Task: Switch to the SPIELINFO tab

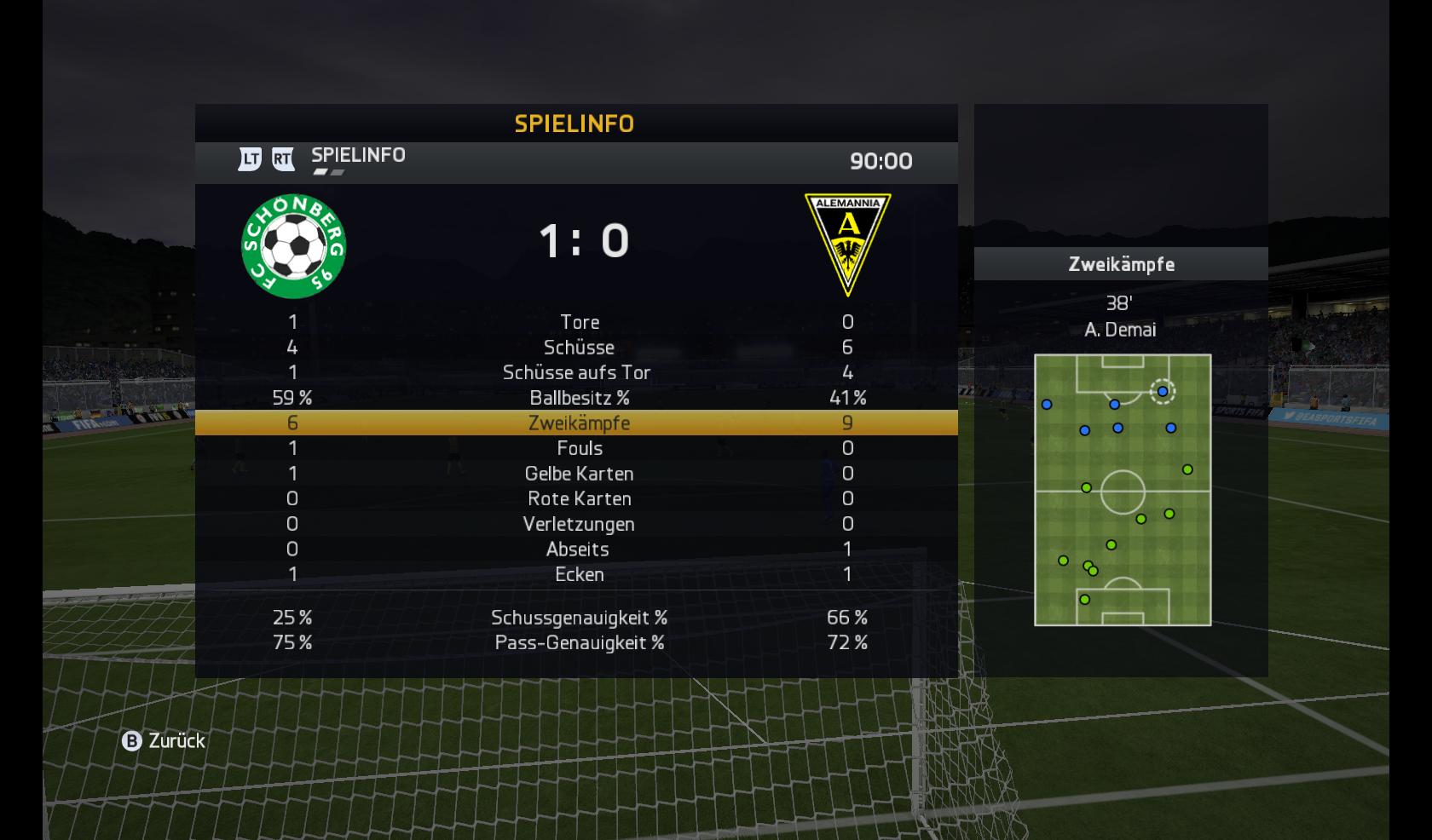Action: [x=357, y=156]
